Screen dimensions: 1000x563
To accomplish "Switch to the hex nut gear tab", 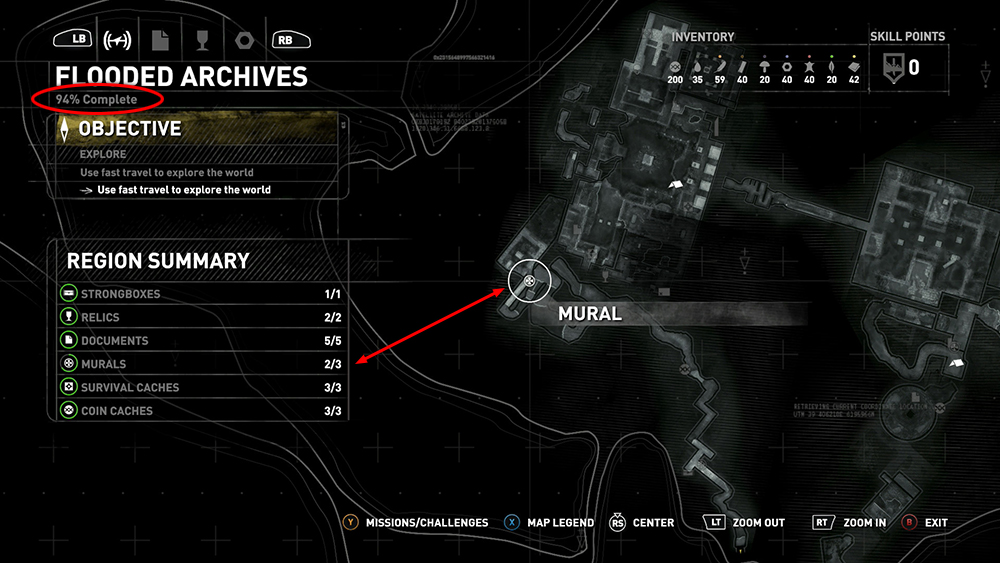I will tap(242, 40).
